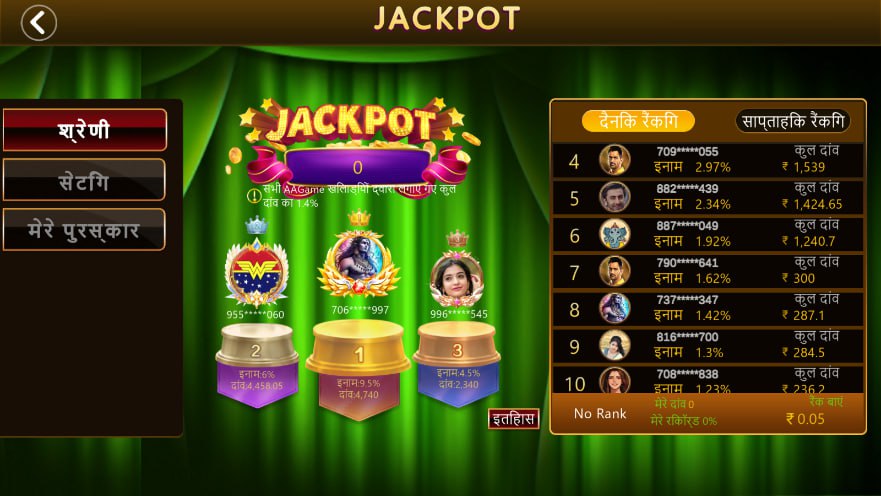Viewport: 881px width, 496px height.
Task: Choose the rank 6 player row
Action: (x=708, y=234)
